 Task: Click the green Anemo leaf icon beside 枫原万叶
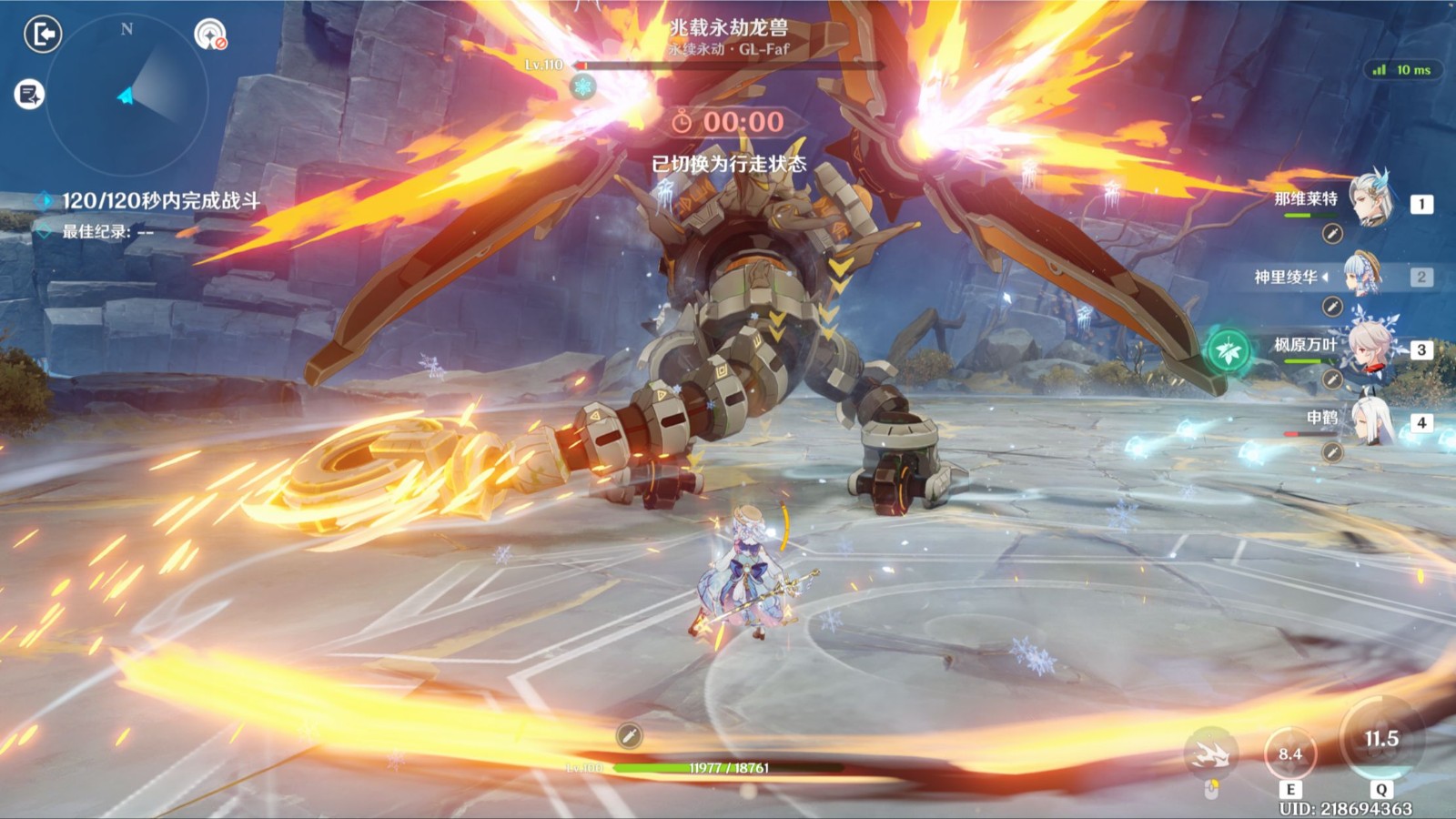tap(1228, 350)
